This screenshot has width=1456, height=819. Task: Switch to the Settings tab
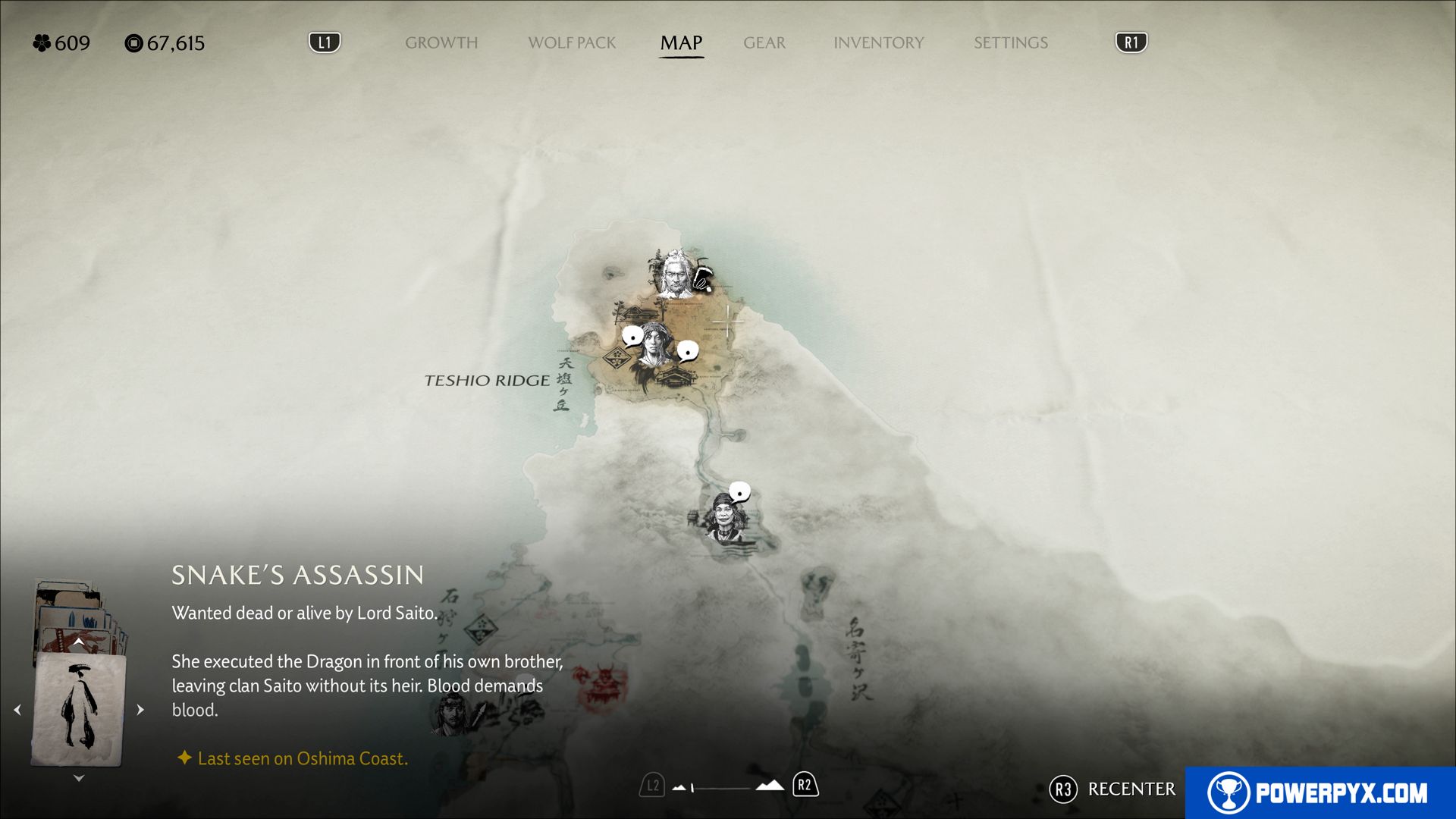[x=1010, y=43]
